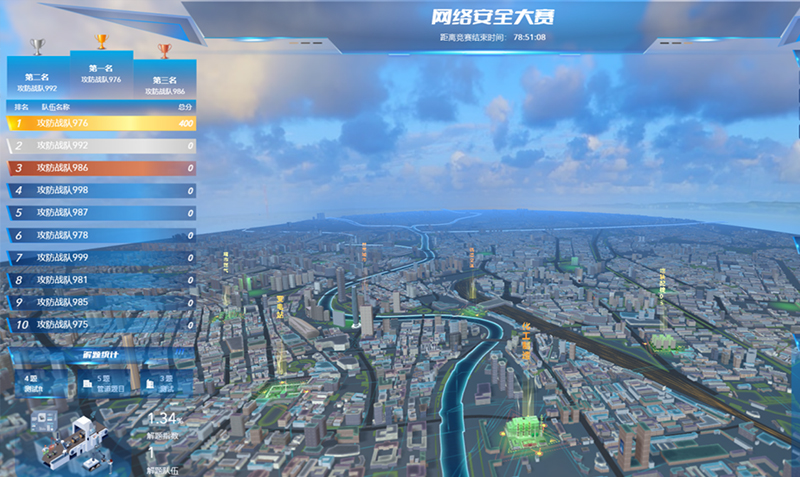Pick team 攻防战队999 from the rankings

click(x=100, y=258)
